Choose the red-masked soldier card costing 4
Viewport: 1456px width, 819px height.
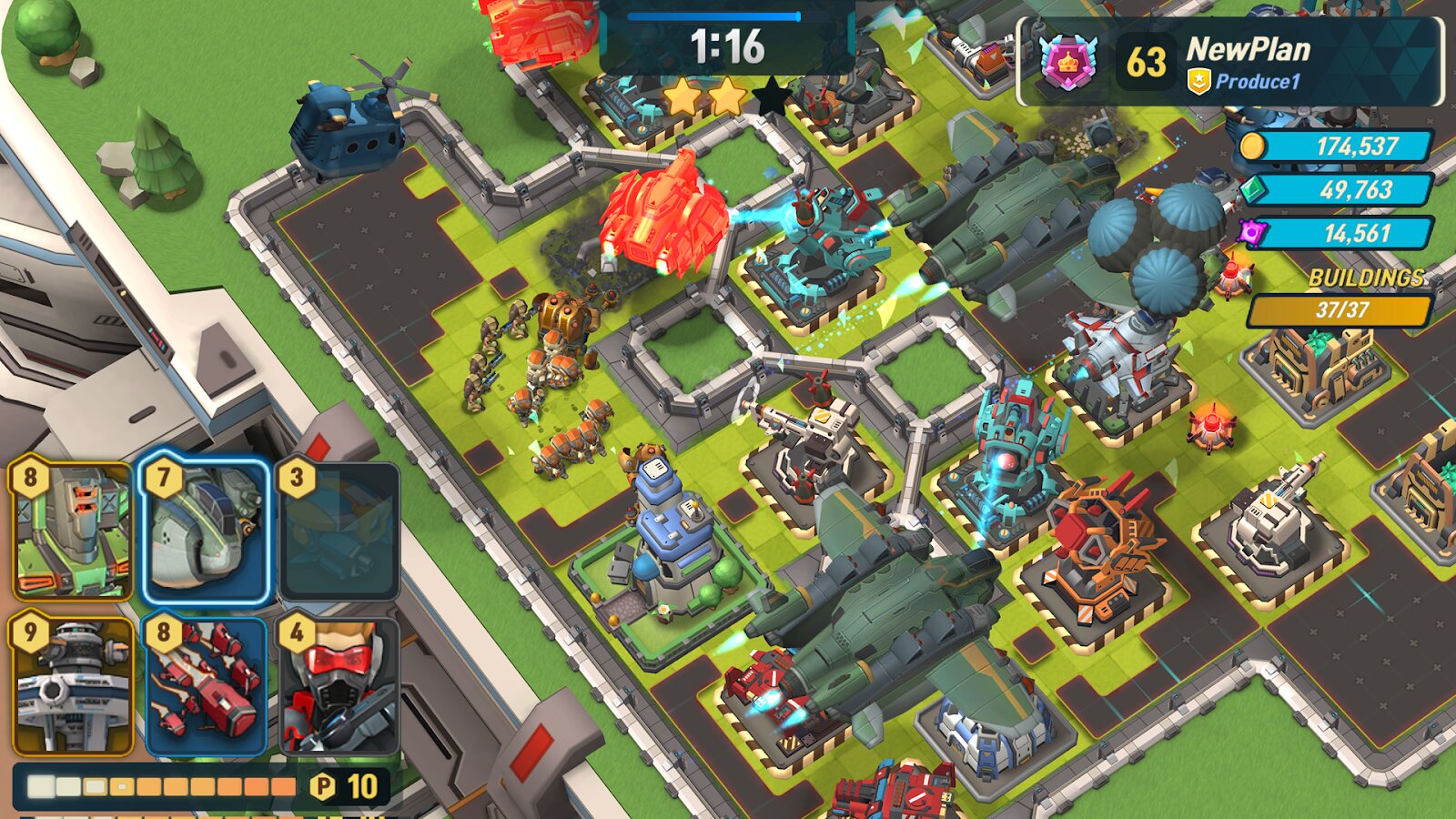(x=339, y=686)
